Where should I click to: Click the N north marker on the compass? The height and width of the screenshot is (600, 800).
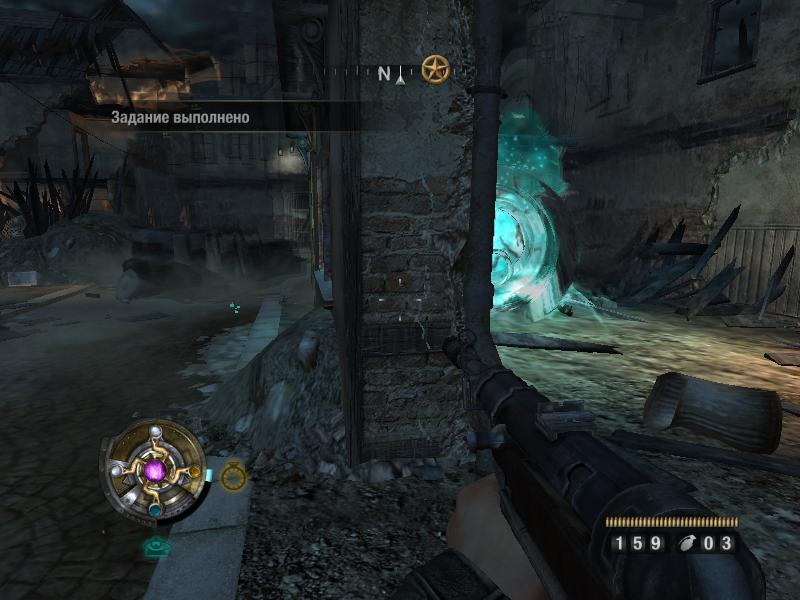point(384,73)
